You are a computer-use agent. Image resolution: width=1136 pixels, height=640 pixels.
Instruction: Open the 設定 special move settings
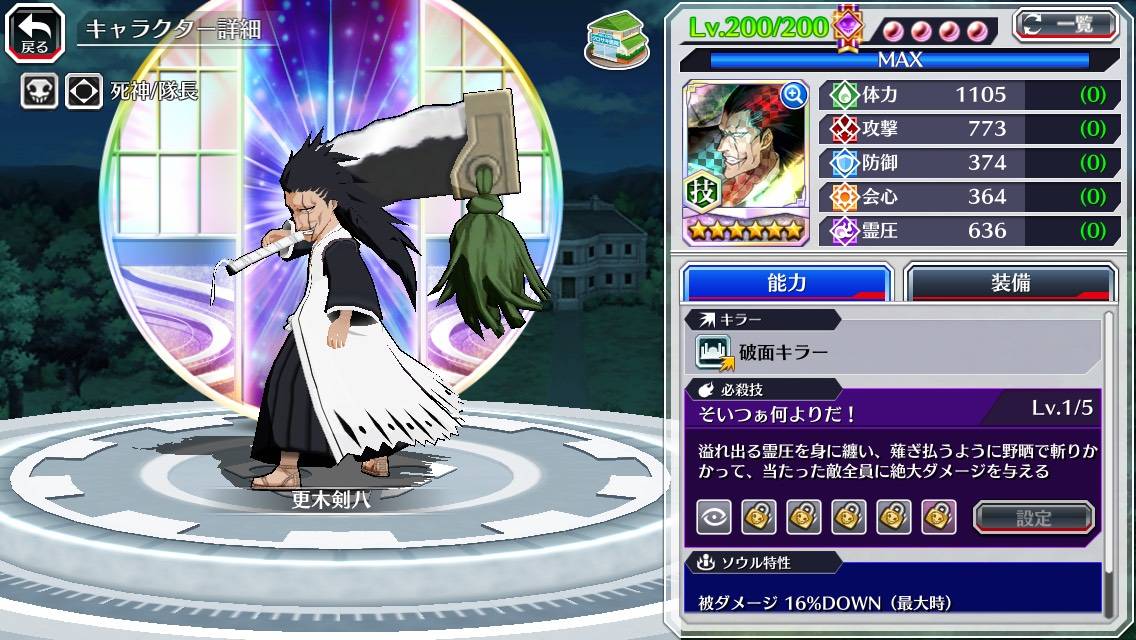click(1034, 517)
